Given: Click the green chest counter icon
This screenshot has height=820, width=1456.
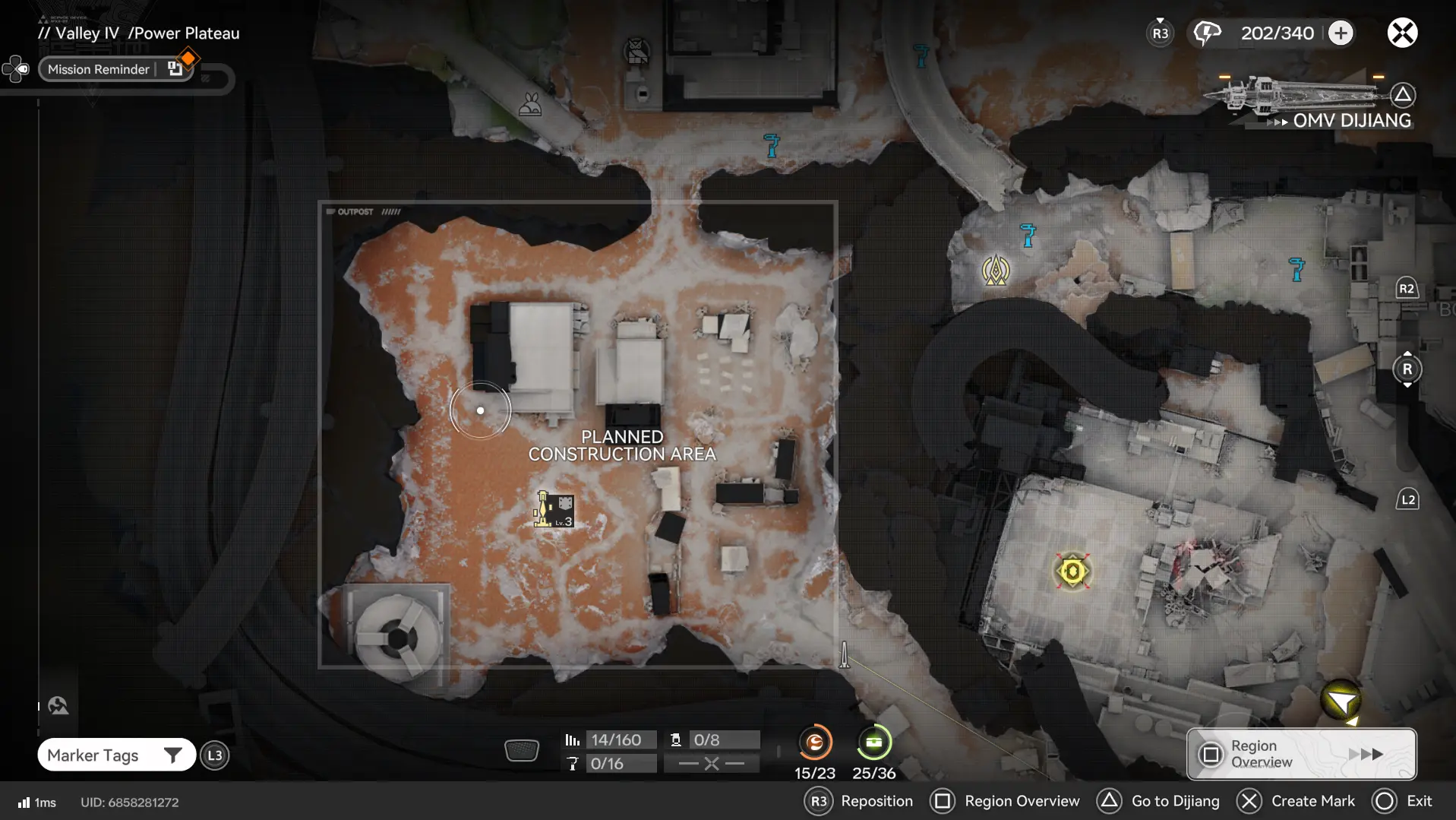Looking at the screenshot, I should (x=873, y=742).
